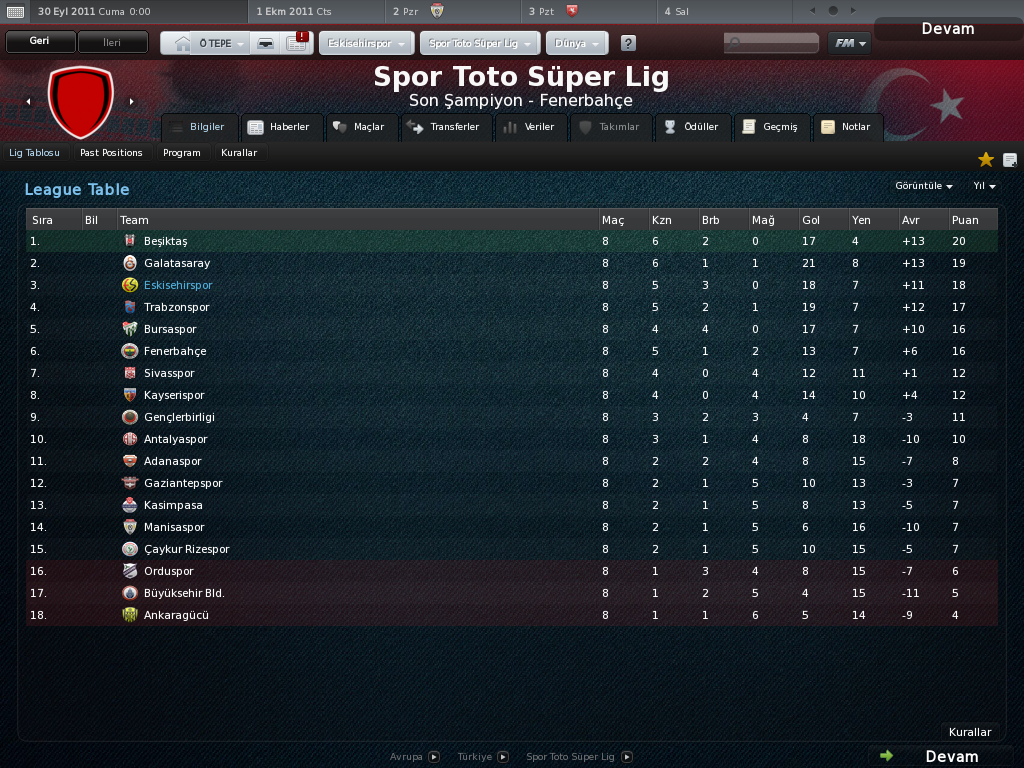Click the Devam continue button at top right

click(947, 29)
